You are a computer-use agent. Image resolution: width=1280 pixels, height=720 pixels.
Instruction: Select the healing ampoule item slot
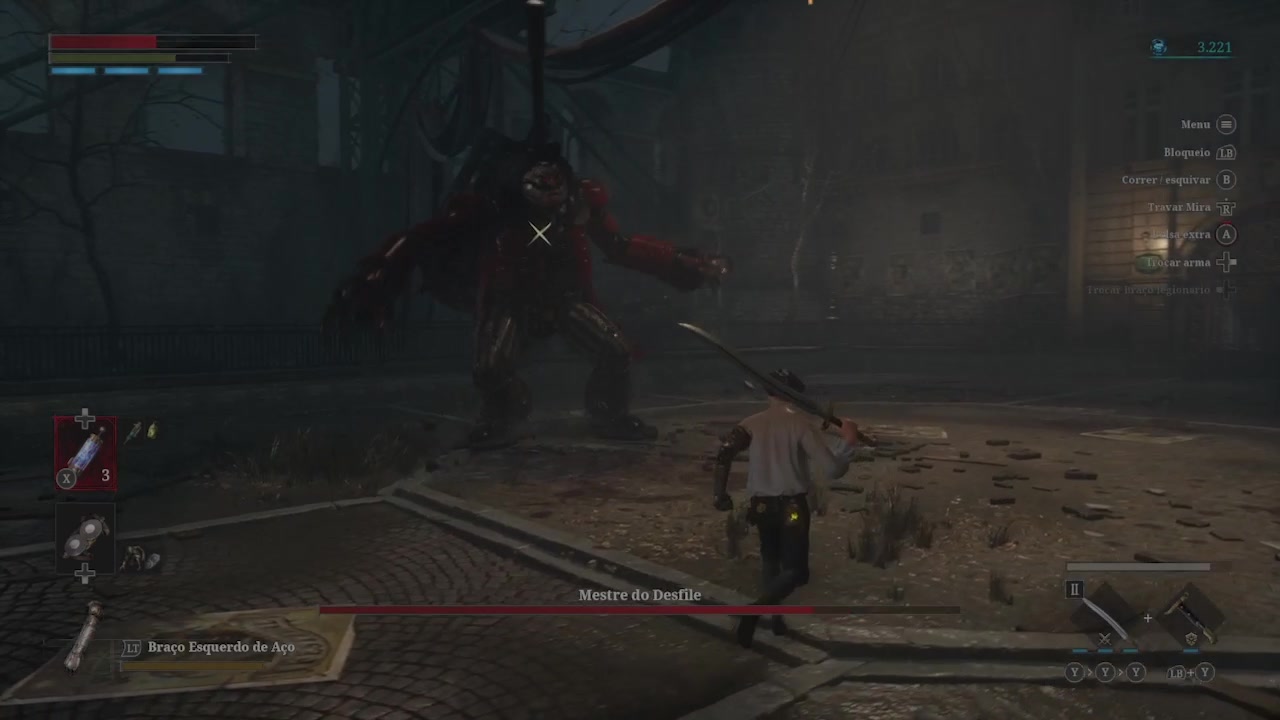(x=85, y=452)
